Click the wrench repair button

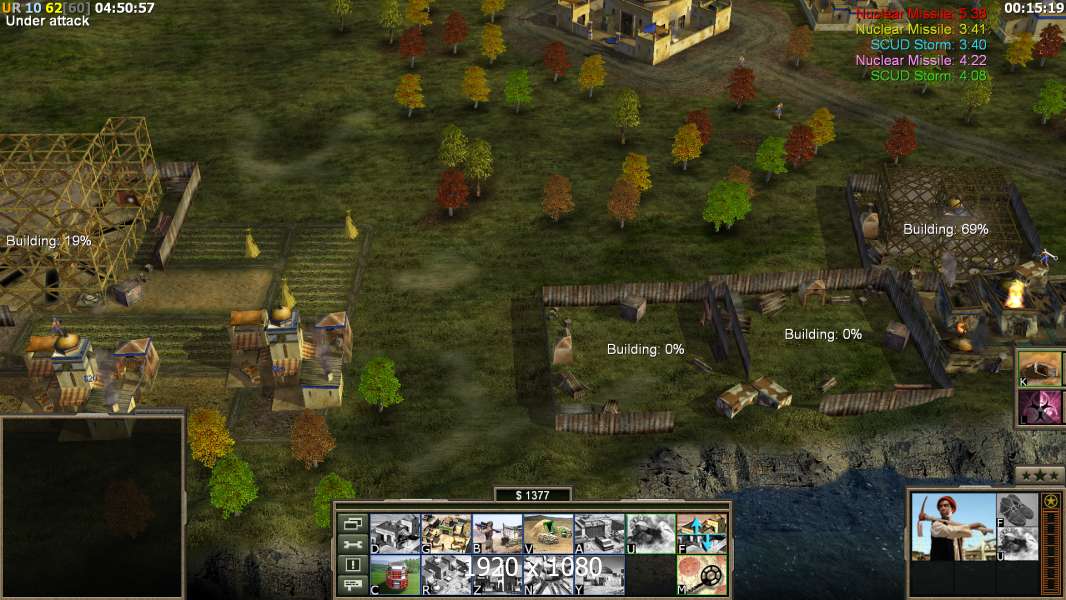point(353,544)
